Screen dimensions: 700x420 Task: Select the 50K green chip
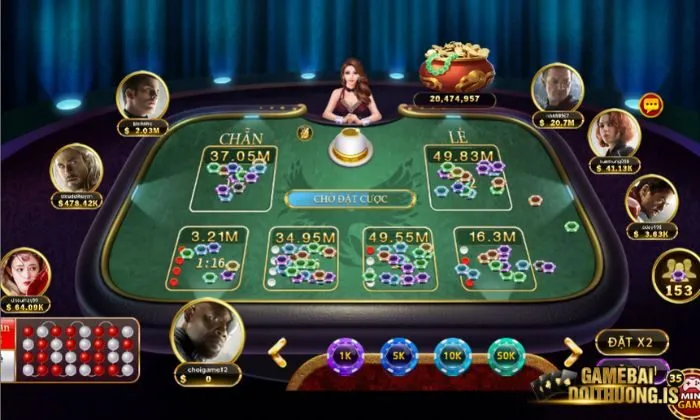point(506,355)
